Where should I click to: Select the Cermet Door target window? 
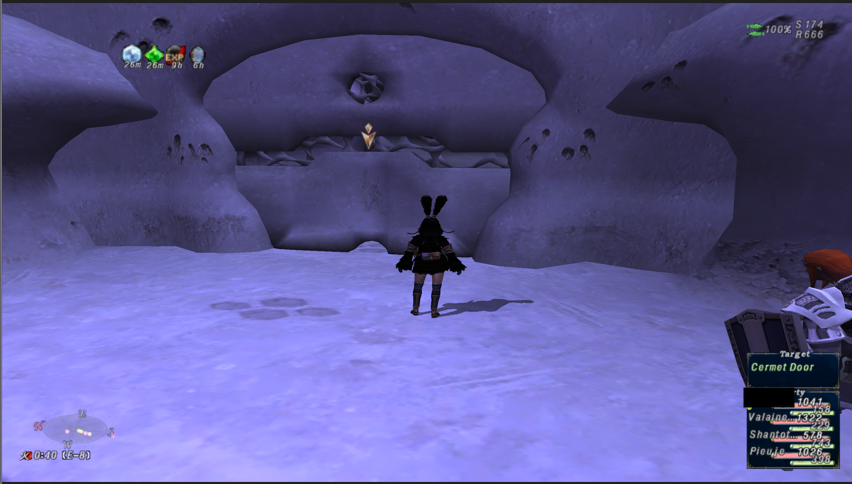(792, 367)
